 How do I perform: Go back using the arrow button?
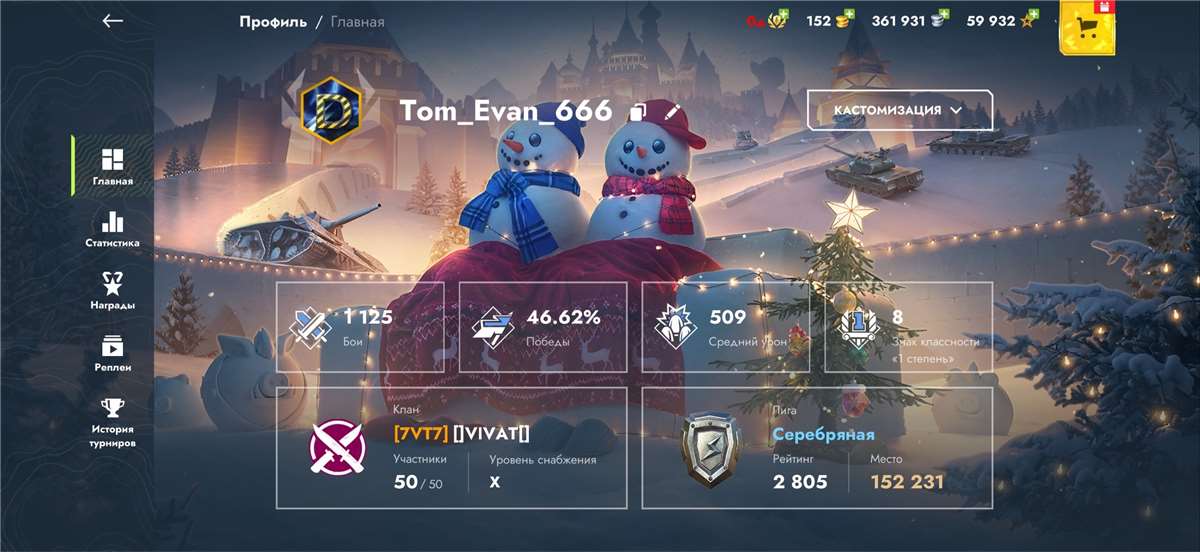click(113, 21)
